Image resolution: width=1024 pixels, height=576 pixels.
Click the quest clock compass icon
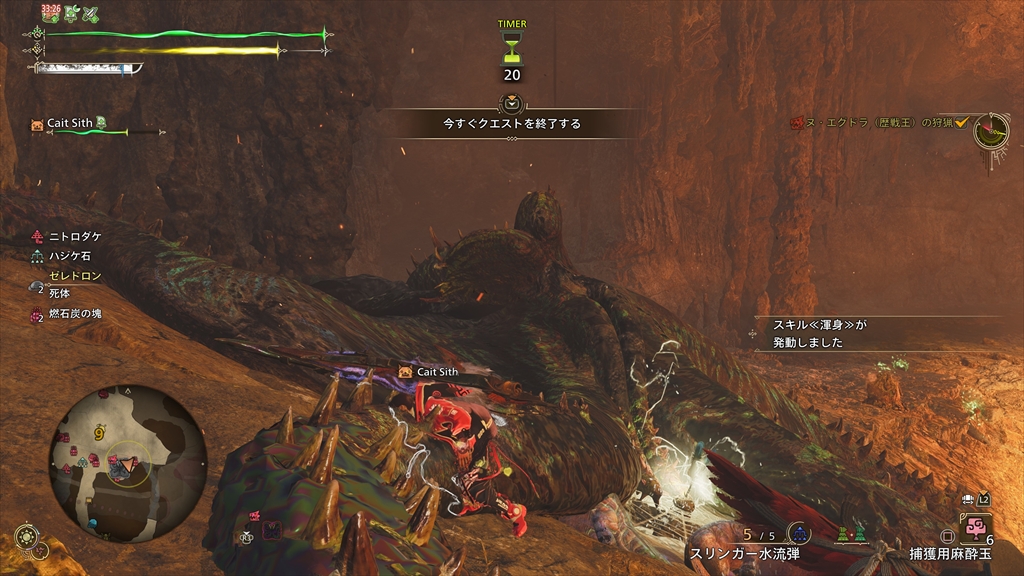(x=992, y=131)
